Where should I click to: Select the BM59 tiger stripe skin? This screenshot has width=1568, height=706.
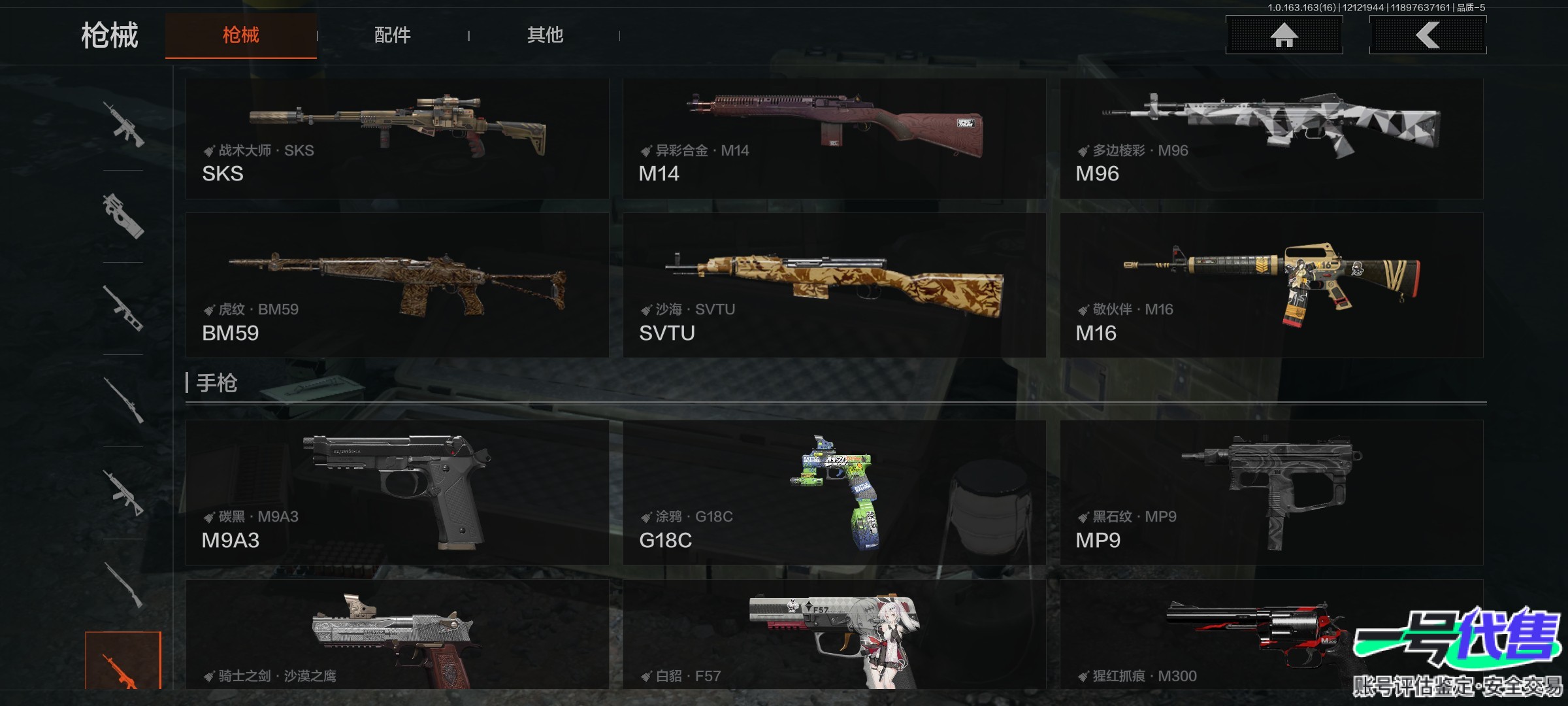(397, 285)
